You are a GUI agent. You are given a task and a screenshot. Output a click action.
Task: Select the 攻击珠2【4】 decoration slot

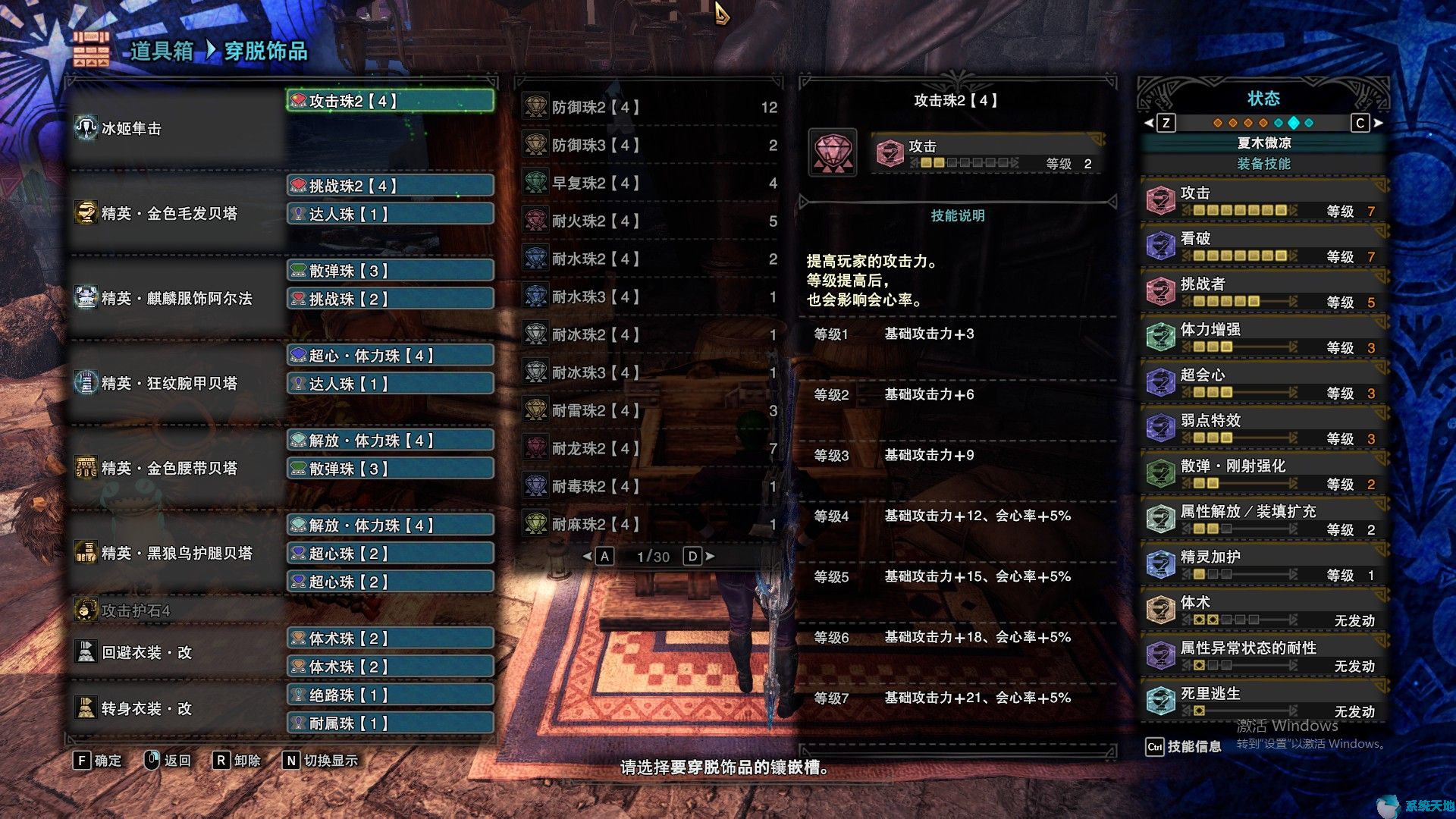[391, 101]
